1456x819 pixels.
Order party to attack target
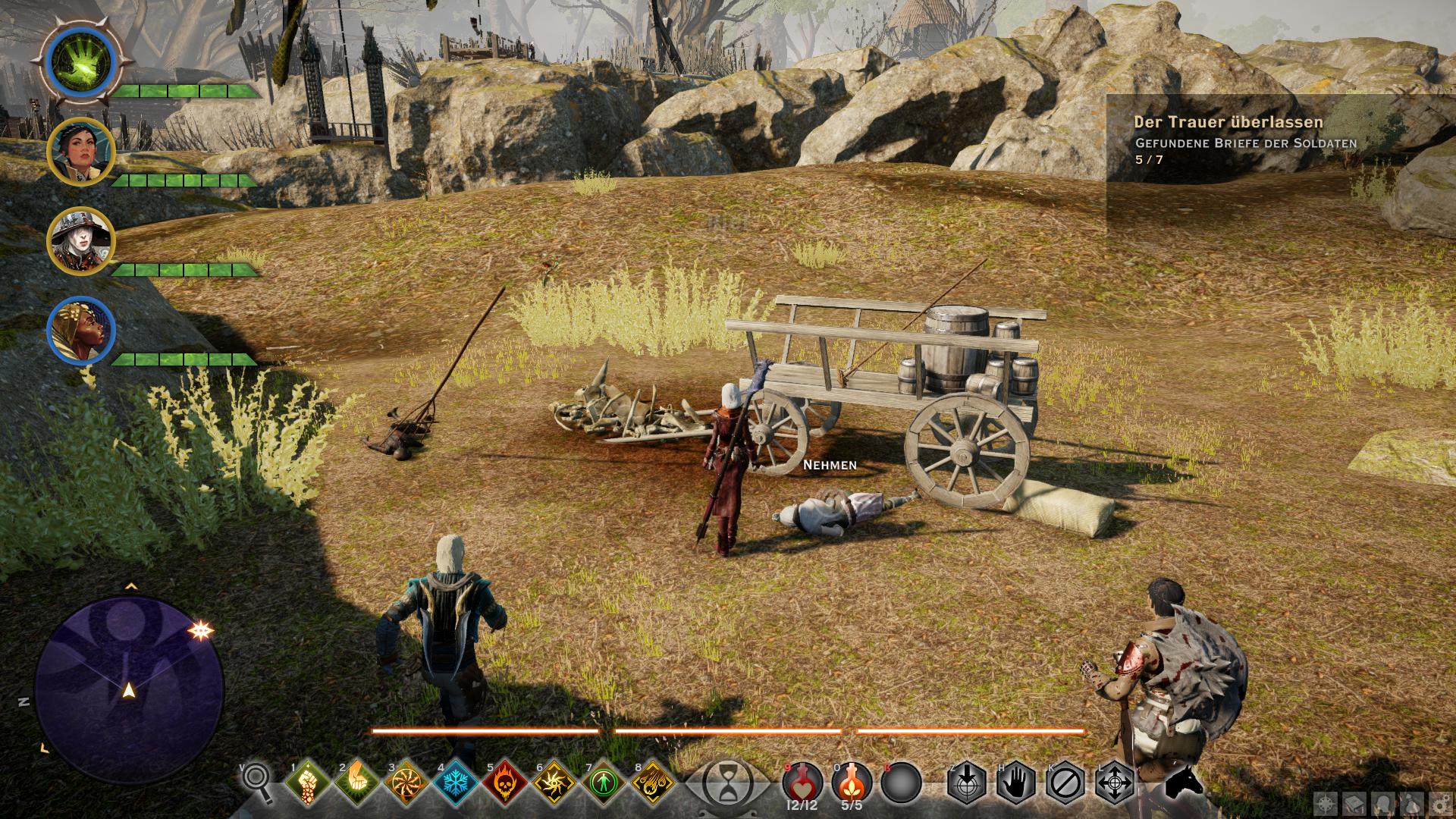pos(967,783)
